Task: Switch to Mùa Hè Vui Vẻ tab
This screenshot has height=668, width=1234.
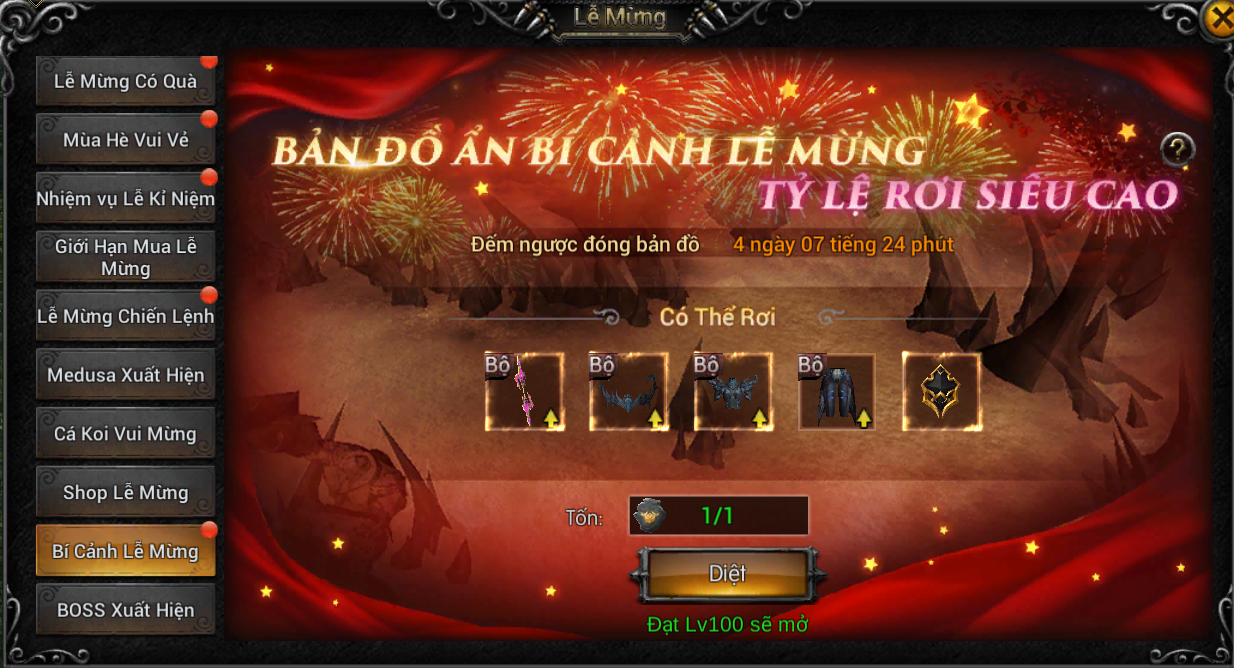Action: pyautogui.click(x=125, y=140)
